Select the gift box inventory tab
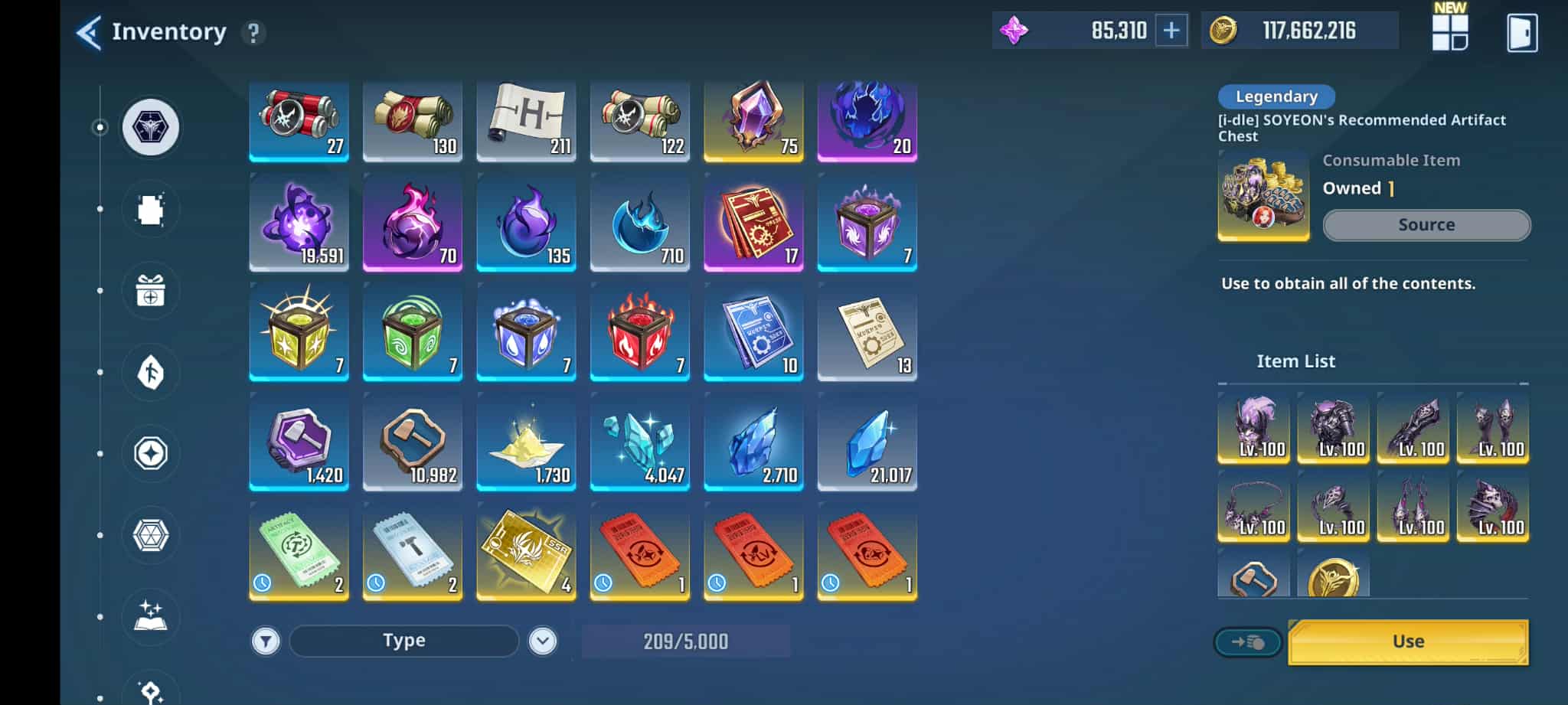 (x=151, y=291)
